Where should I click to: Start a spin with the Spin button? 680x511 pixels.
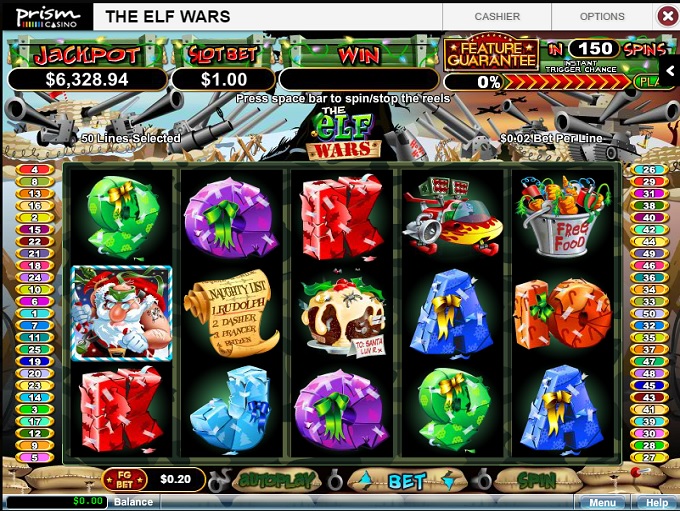[x=537, y=481]
